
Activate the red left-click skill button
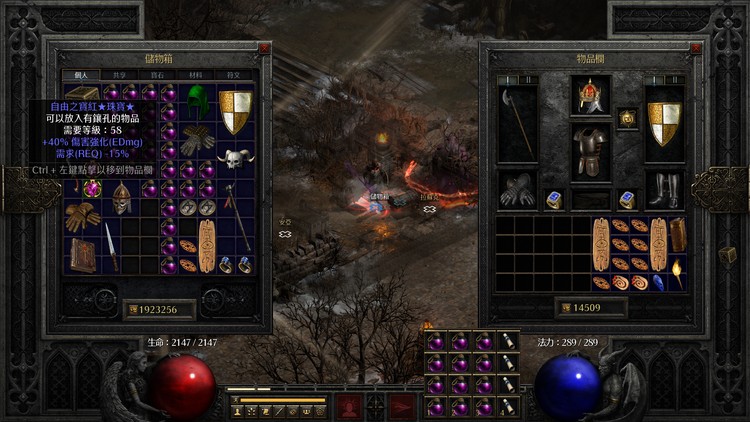click(349, 405)
